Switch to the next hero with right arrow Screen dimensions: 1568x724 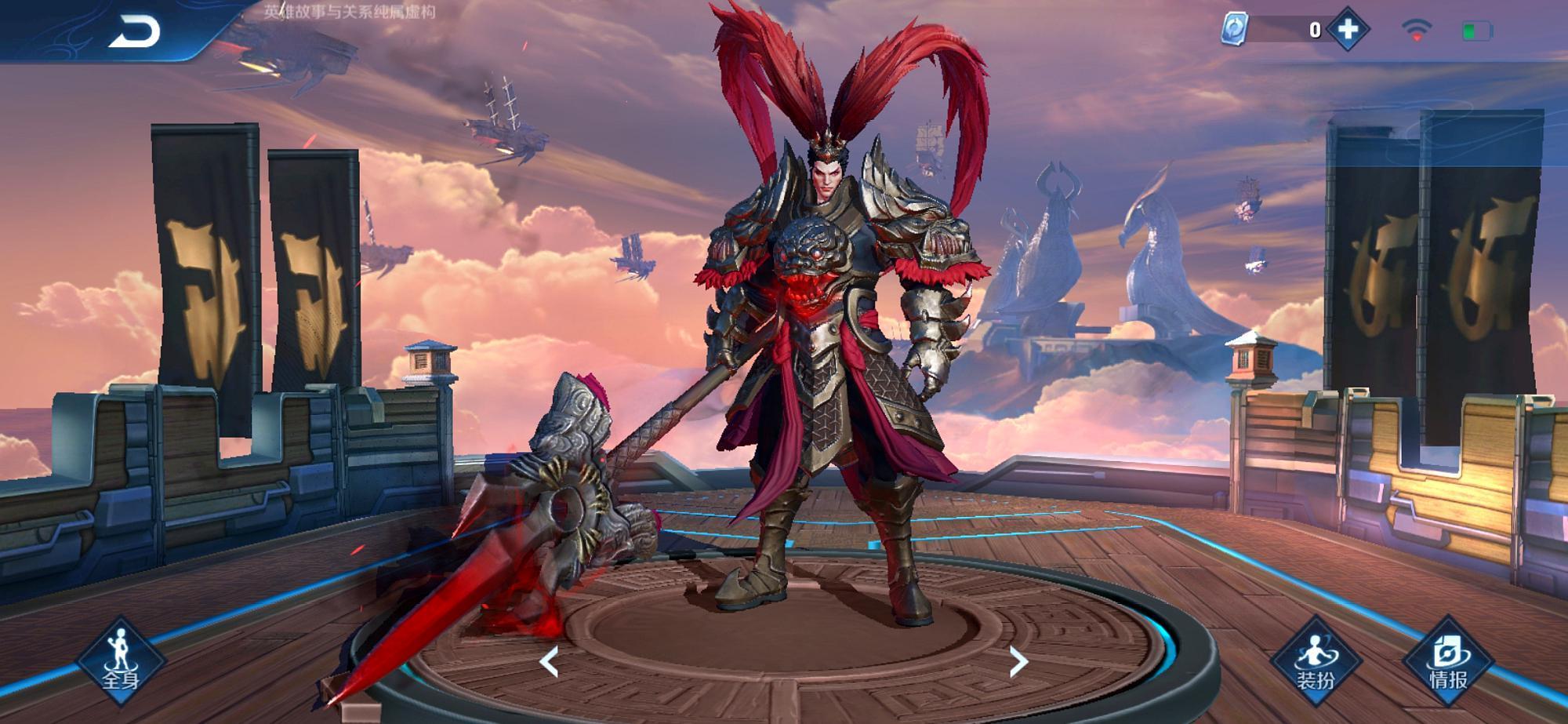[x=1018, y=662]
